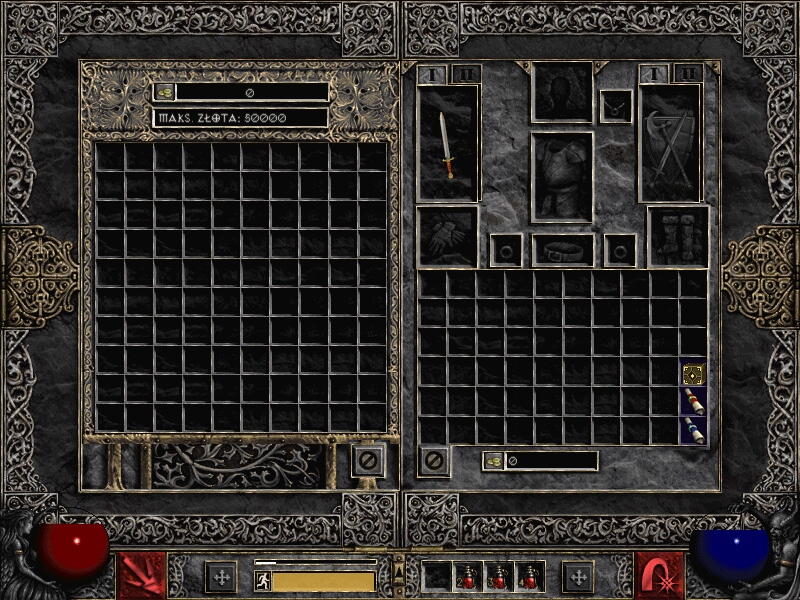Click the health potion in belt slot 2
The image size is (800, 600).
click(x=468, y=576)
